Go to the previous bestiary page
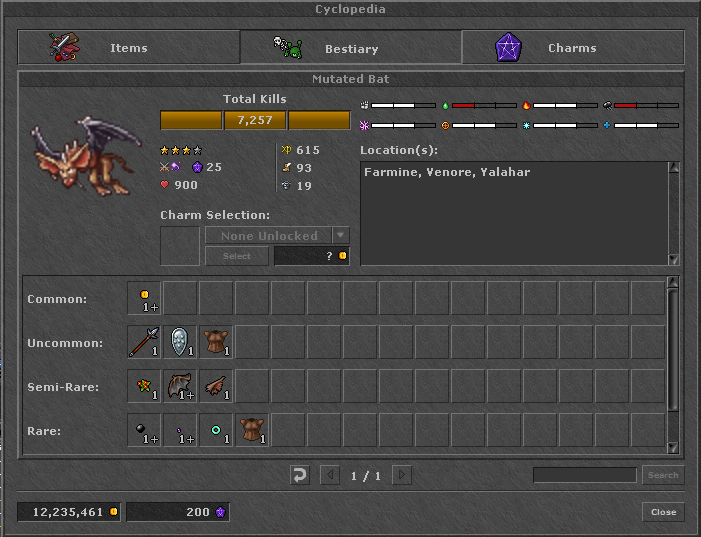Screen dimensions: 701x537 [328, 475]
